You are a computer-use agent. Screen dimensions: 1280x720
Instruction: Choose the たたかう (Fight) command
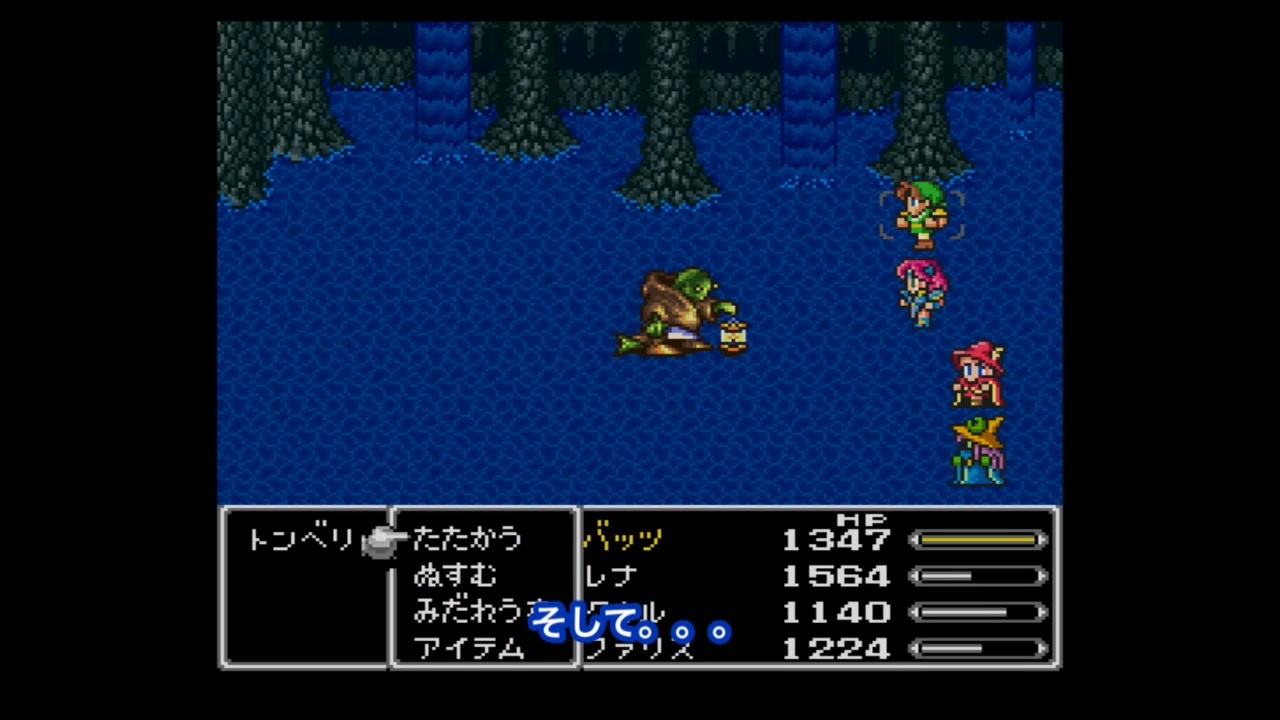(468, 540)
